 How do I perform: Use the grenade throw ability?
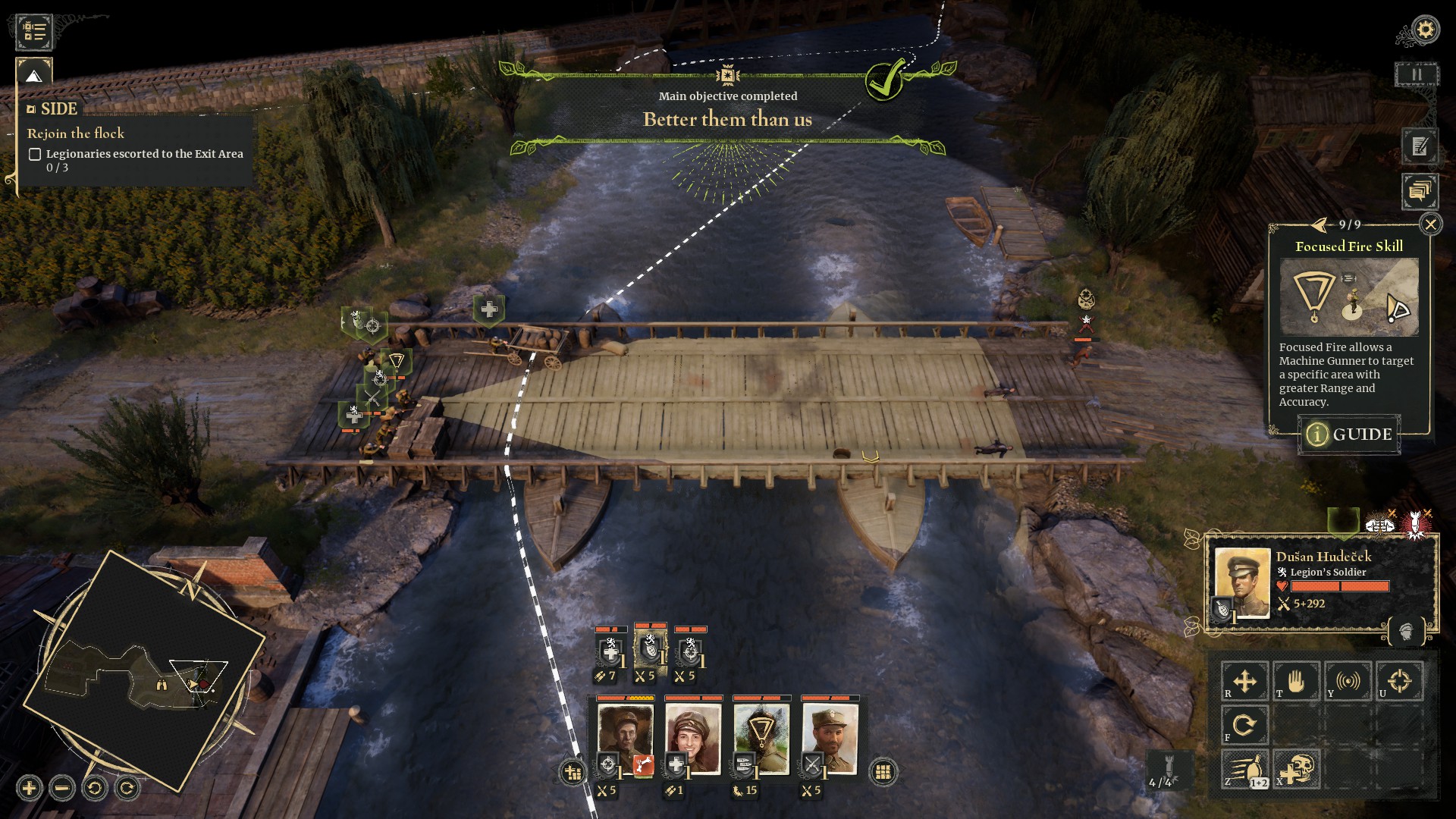pos(1244,770)
